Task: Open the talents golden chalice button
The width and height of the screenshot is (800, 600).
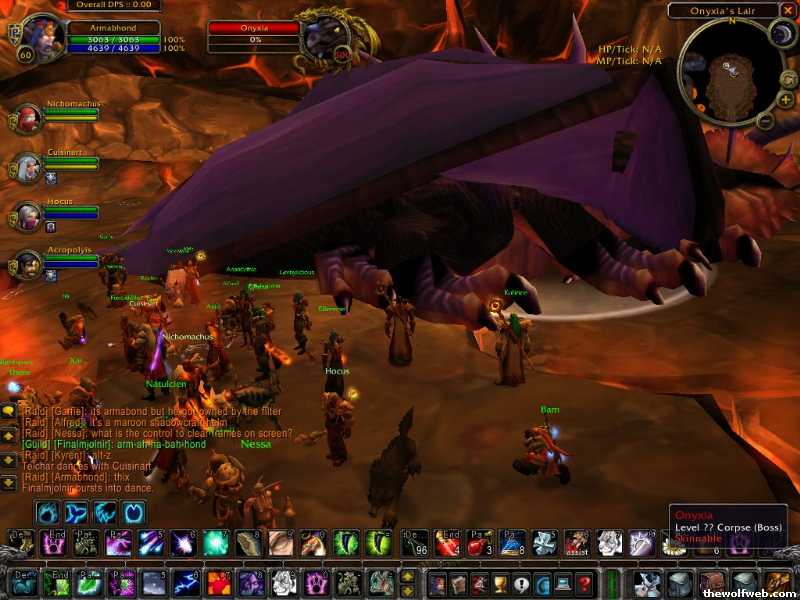Action: point(499,583)
